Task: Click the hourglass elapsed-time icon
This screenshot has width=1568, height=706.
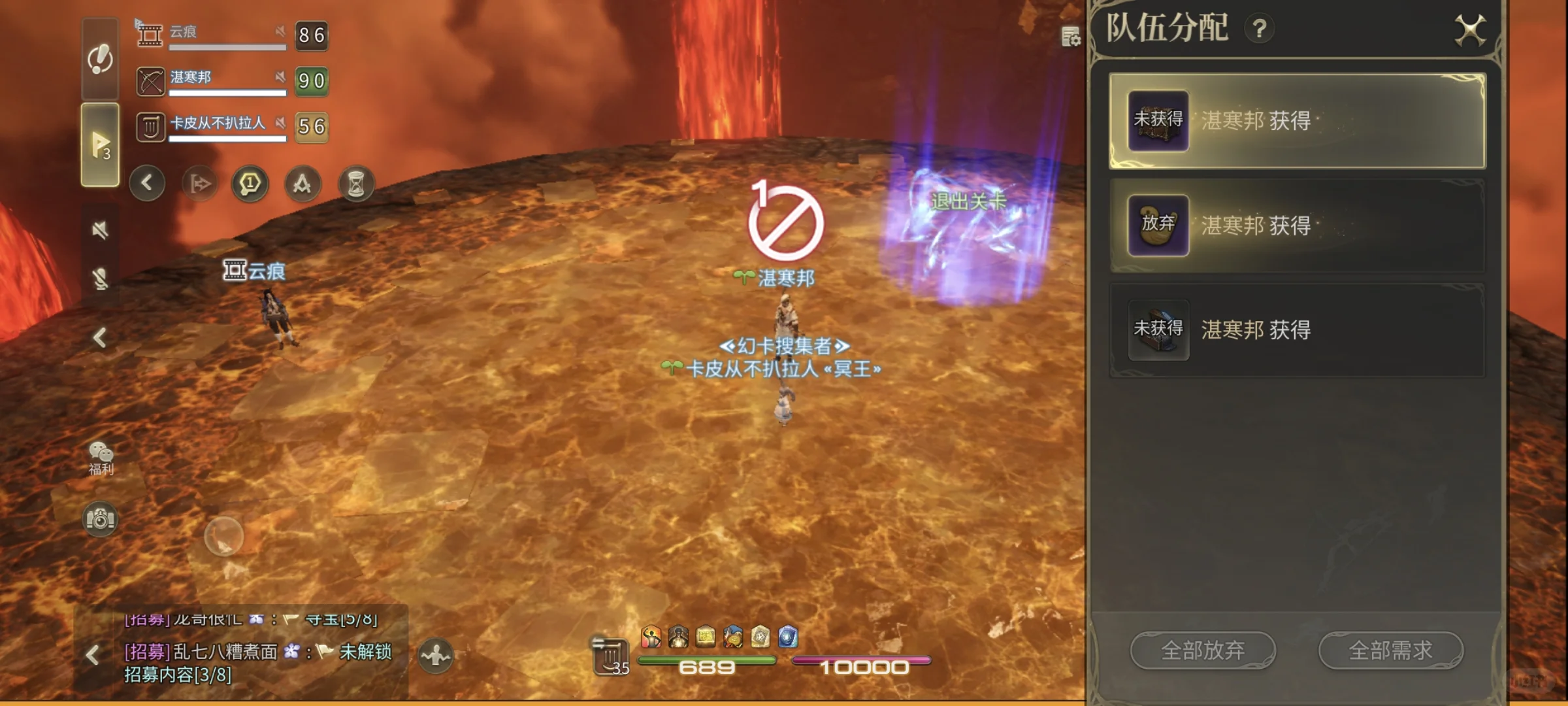Action: point(357,184)
